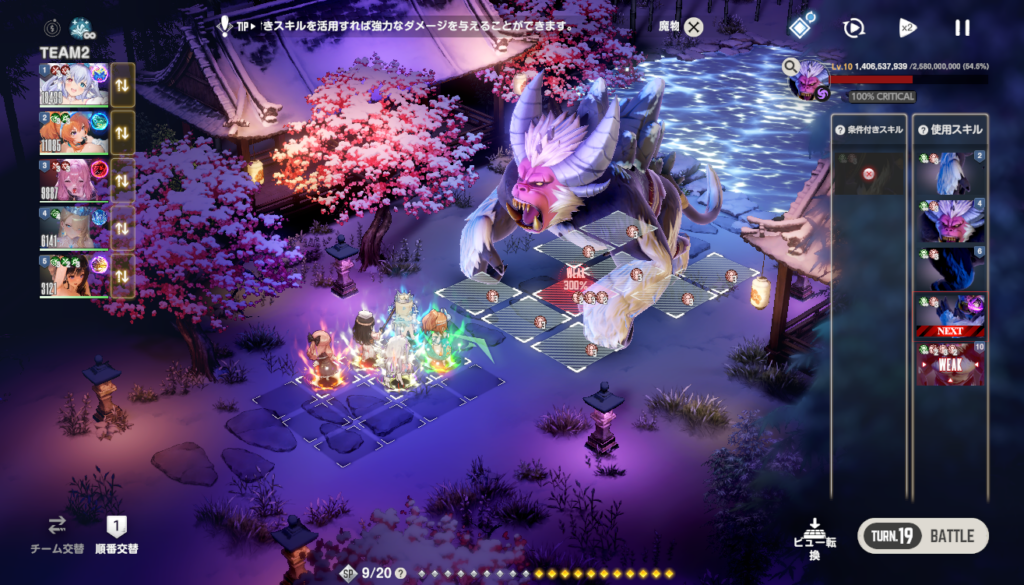
Task: Start the TURN 19 BATTLE
Action: (922, 536)
